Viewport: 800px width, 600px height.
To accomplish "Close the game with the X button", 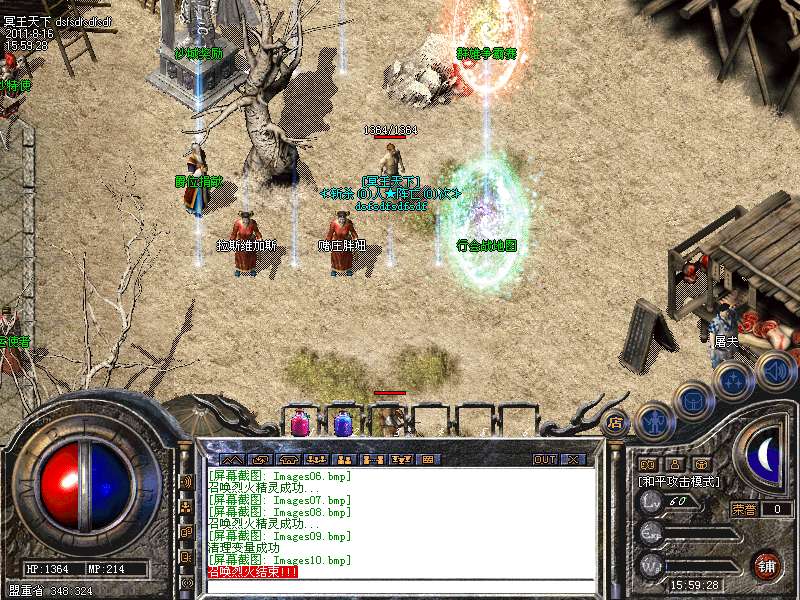I will [x=573, y=460].
